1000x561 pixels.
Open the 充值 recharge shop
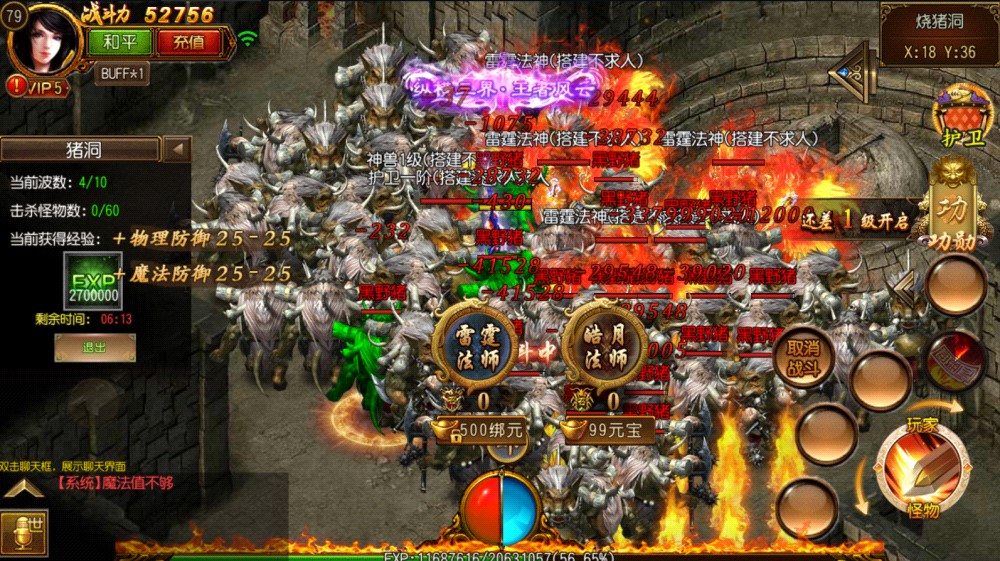click(x=188, y=42)
